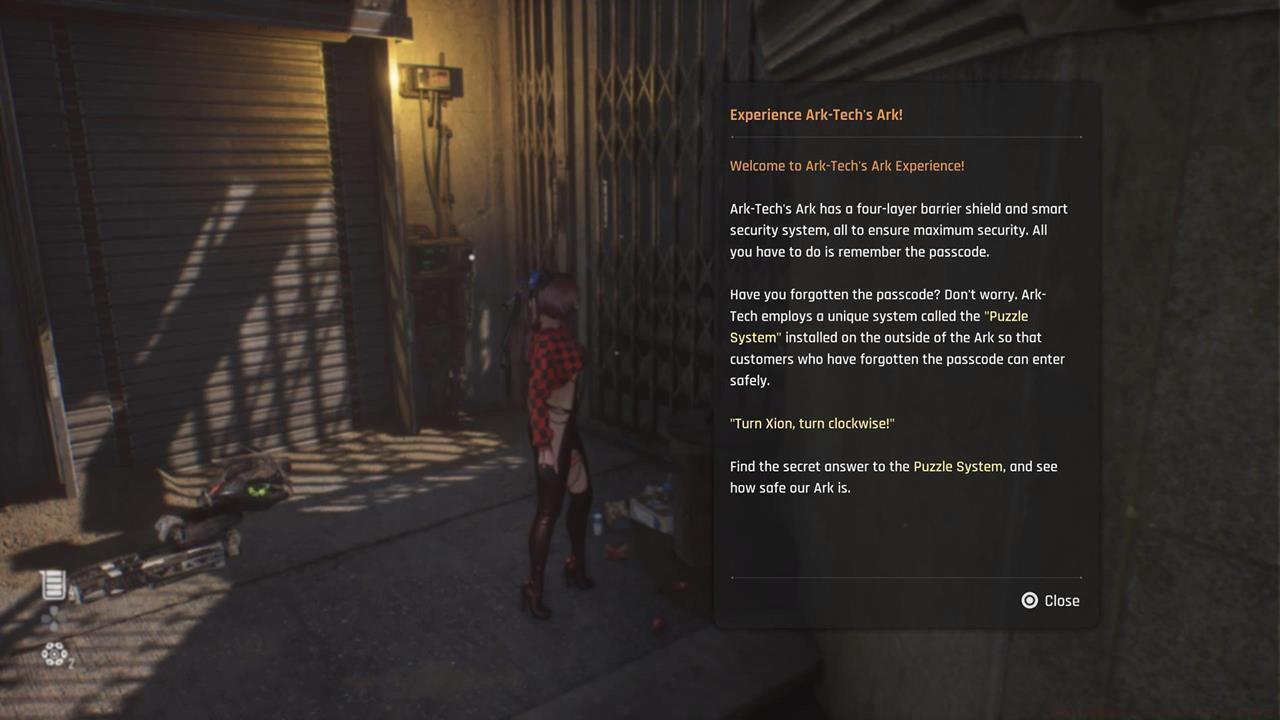Select the heading 'Welcome to Ark-Tech's Ark Experience!'
The image size is (1280, 720).
click(845, 165)
